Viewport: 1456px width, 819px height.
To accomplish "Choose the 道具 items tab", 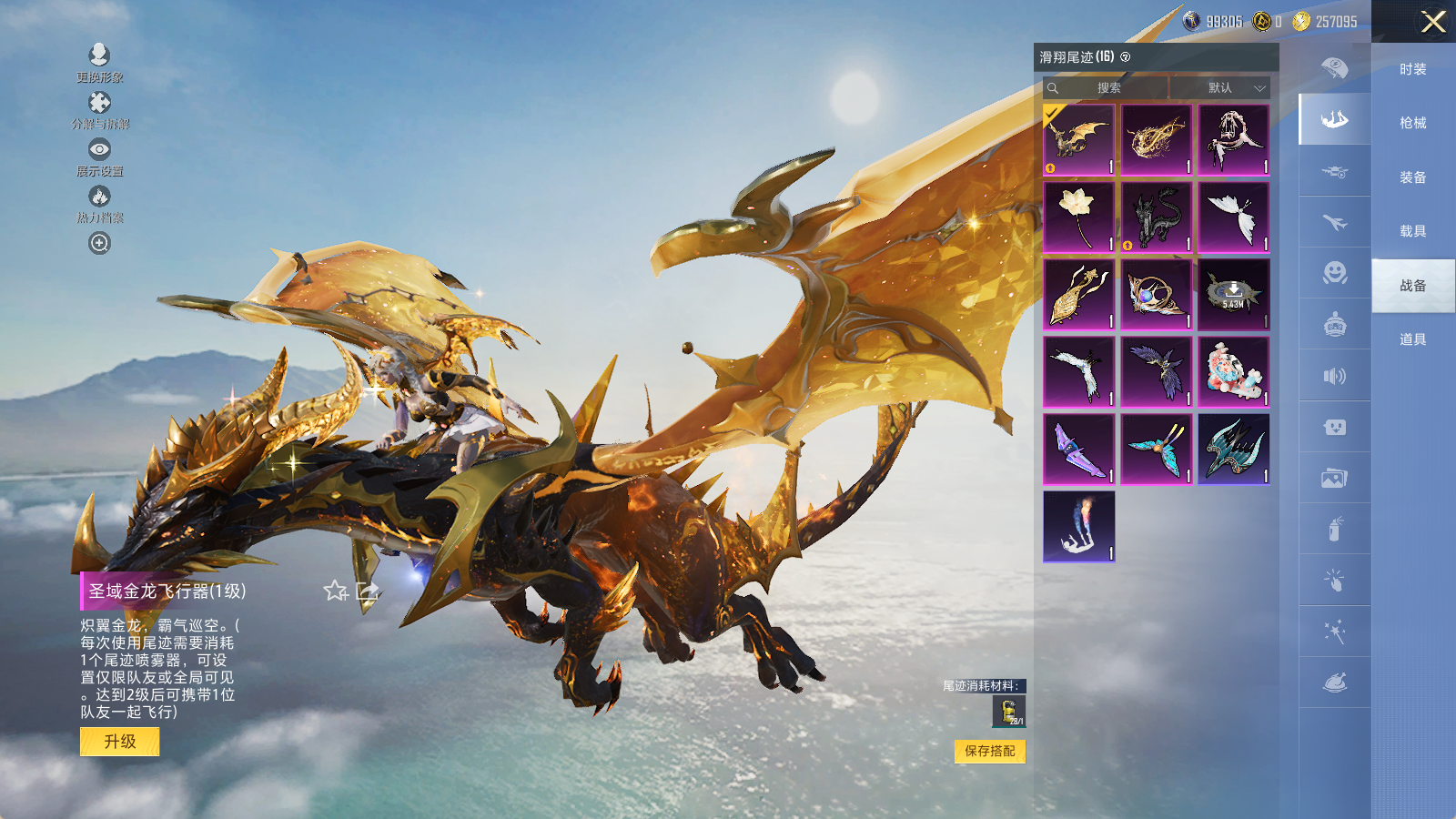I will 1412,339.
